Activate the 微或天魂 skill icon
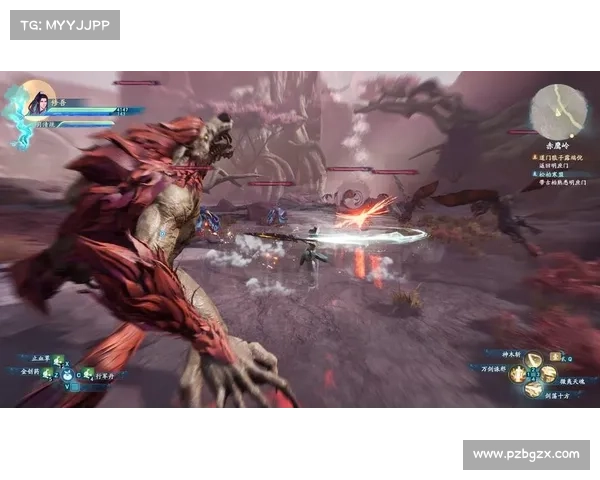 tap(549, 374)
